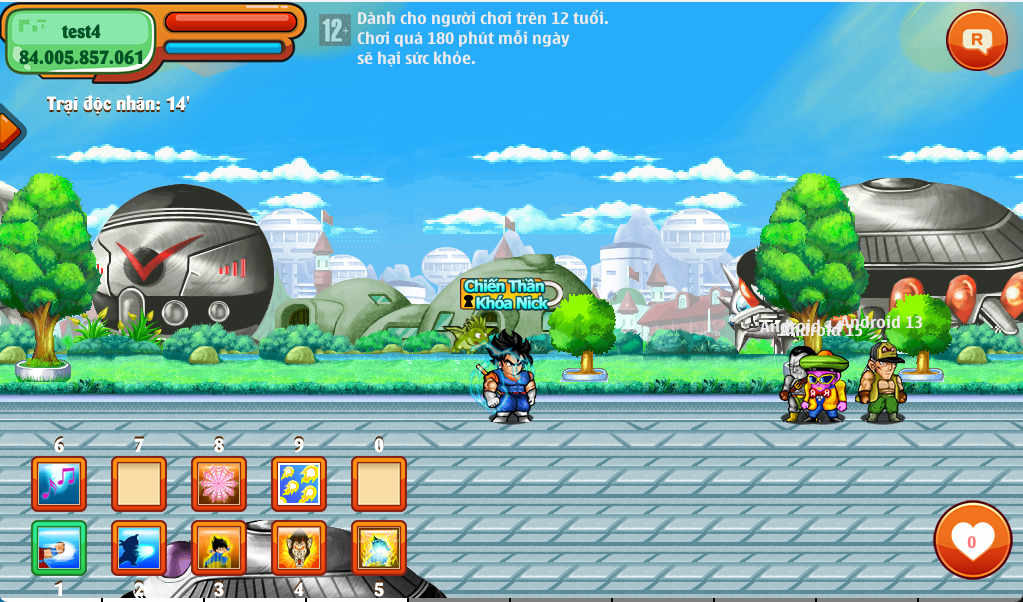Activate the power-up fighter skill in slot 3
The image size is (1023, 602).
(219, 548)
